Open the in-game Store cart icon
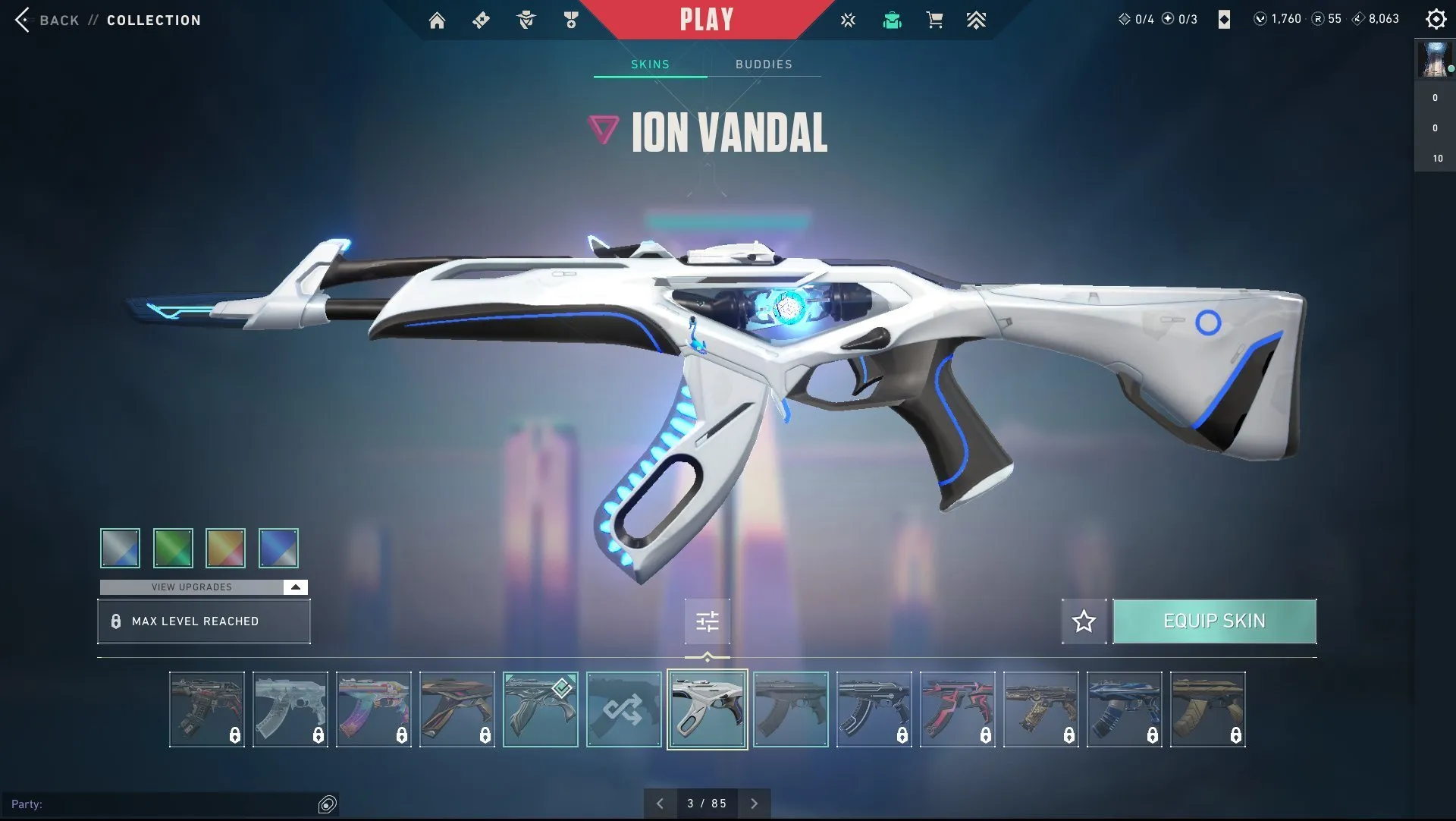 pyautogui.click(x=934, y=20)
